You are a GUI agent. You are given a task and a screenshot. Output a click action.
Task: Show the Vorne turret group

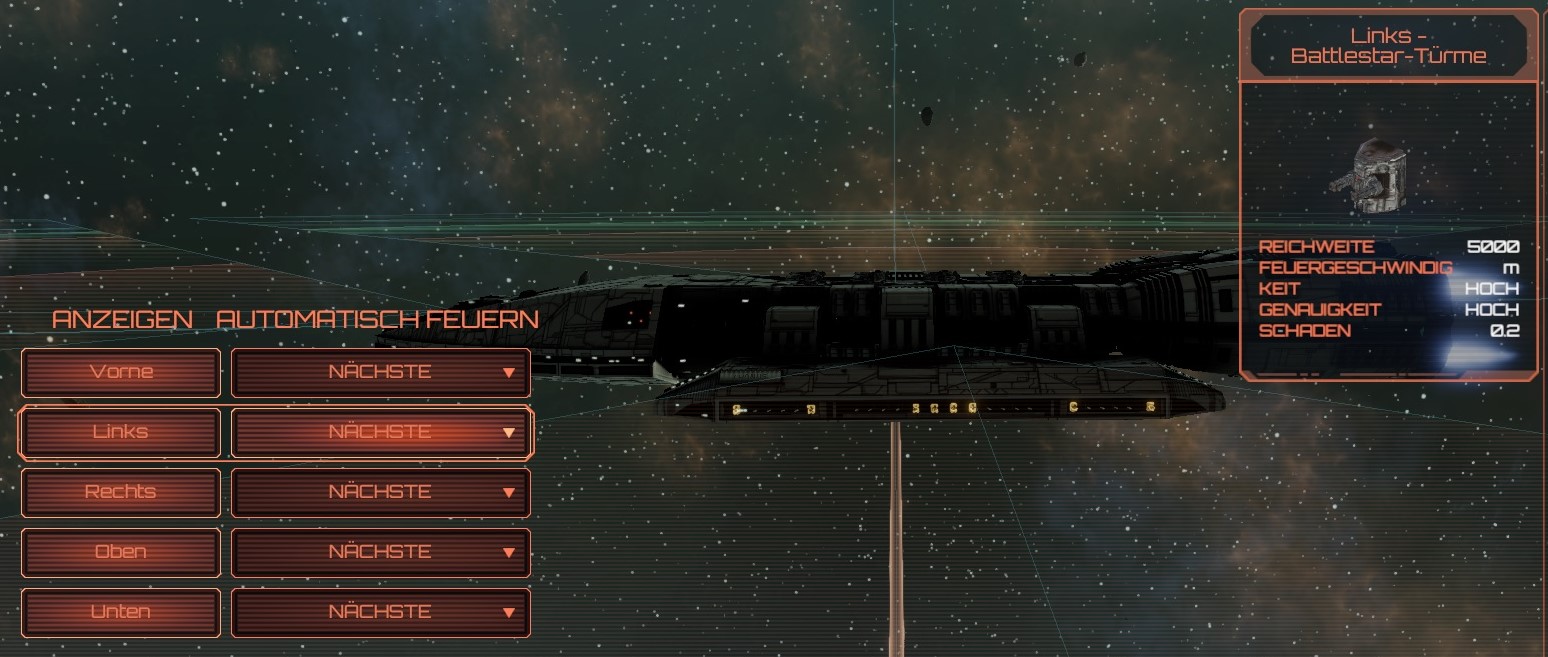(121, 372)
